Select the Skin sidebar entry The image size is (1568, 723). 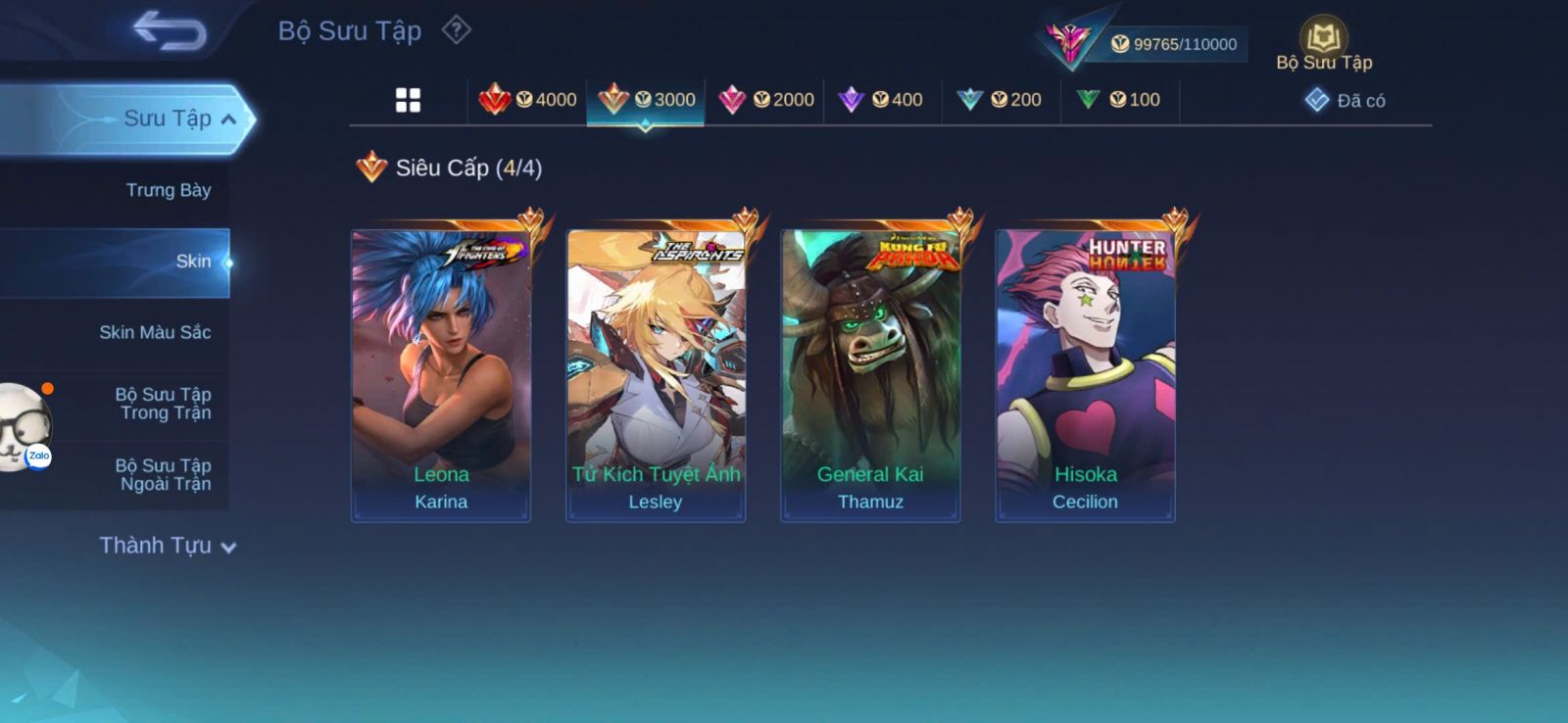pos(192,262)
